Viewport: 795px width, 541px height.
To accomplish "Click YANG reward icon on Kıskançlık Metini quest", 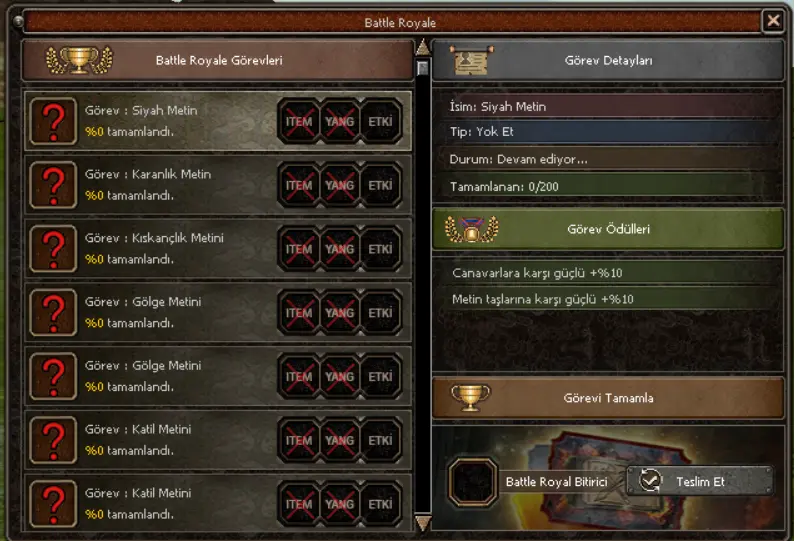I will [340, 249].
